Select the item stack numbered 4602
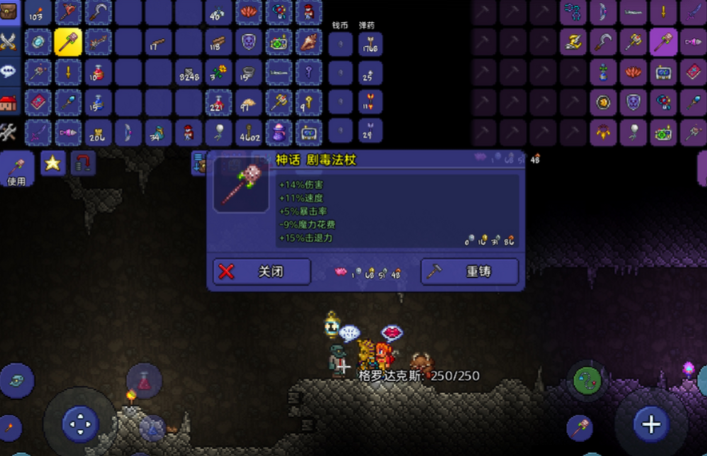707x456 pixels. tap(248, 132)
